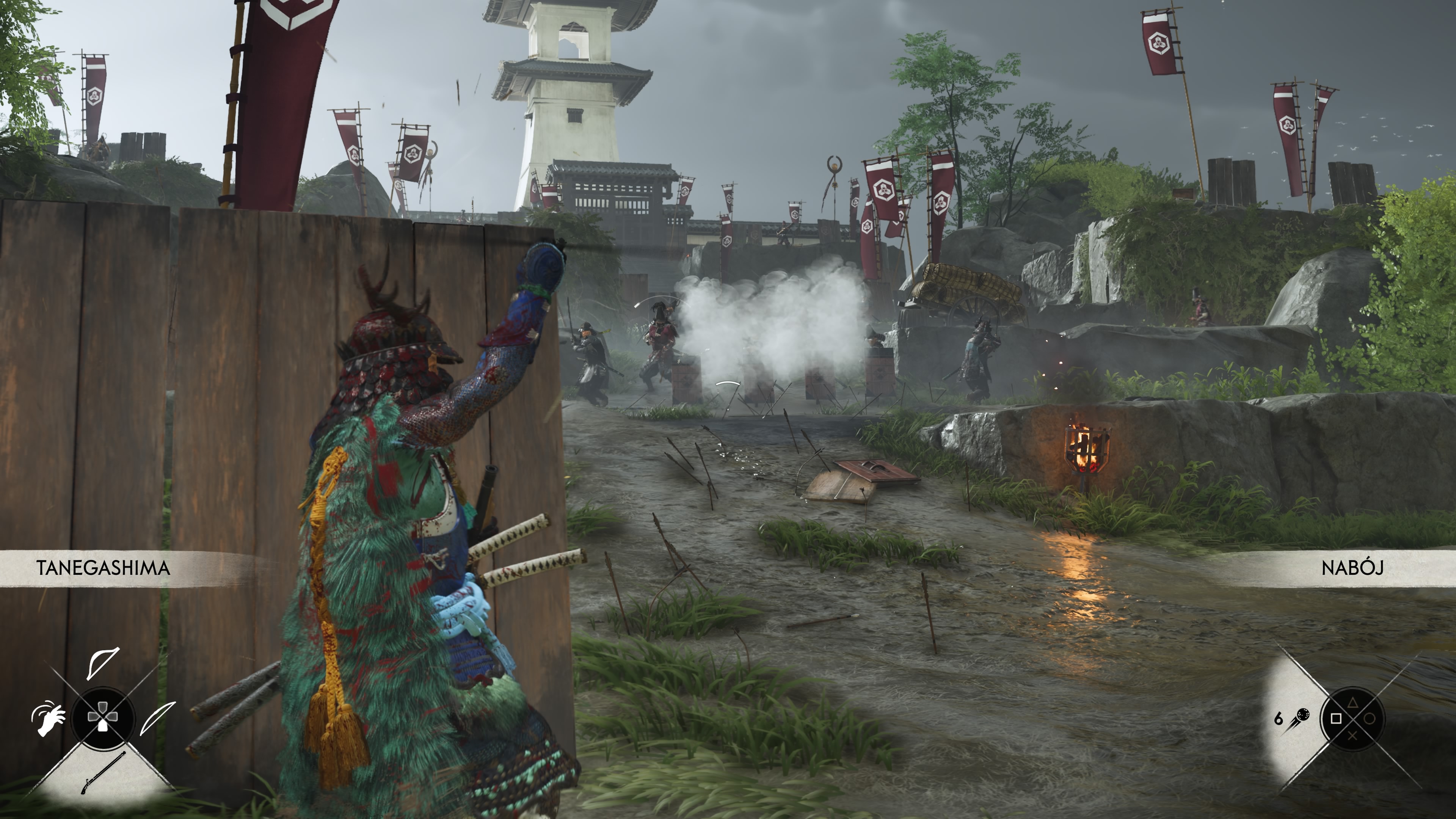Choose the slender longbow weapon icon
Screen dimensions: 1456x819
click(158, 717)
